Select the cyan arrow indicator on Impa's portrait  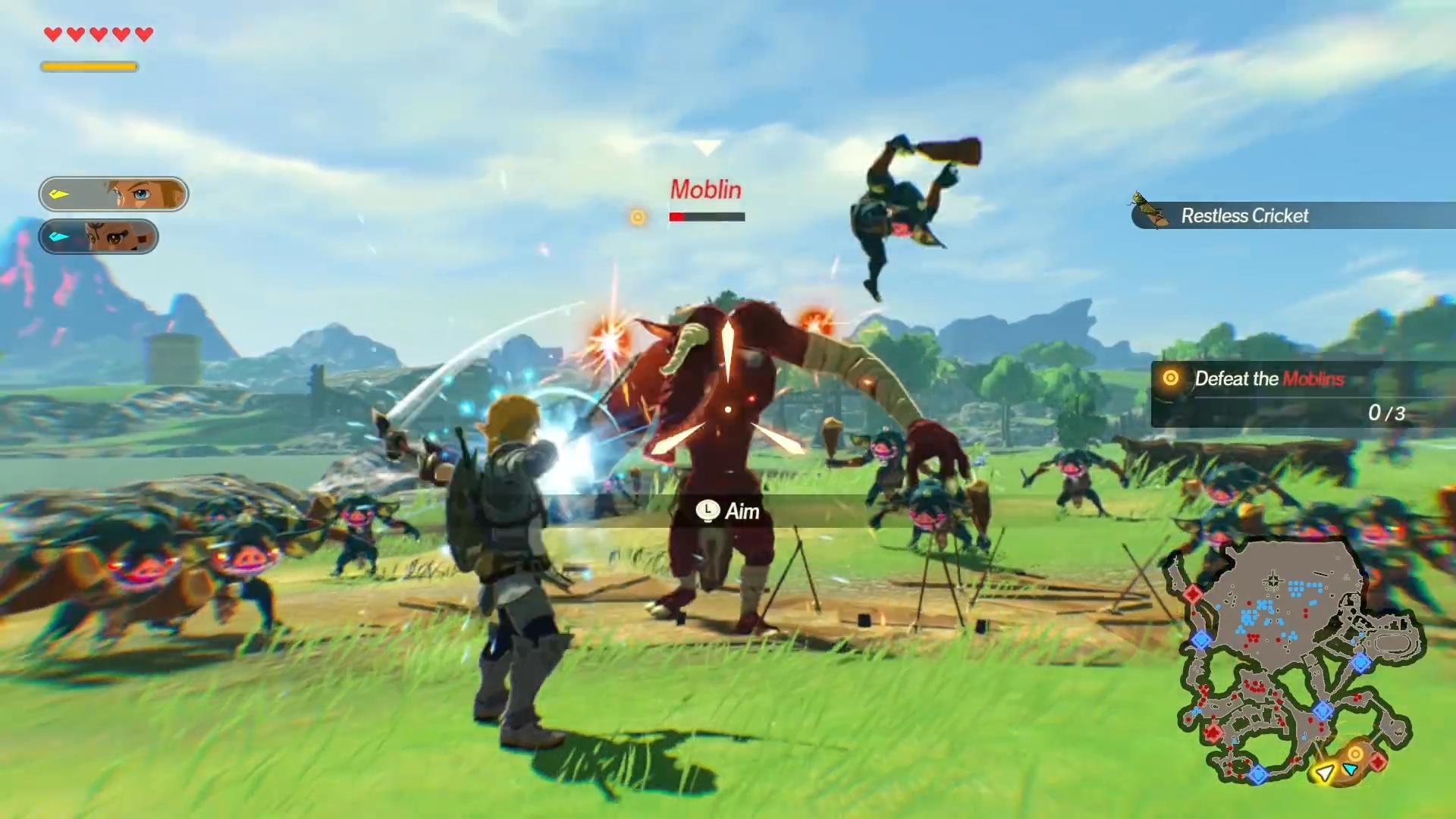(x=57, y=237)
